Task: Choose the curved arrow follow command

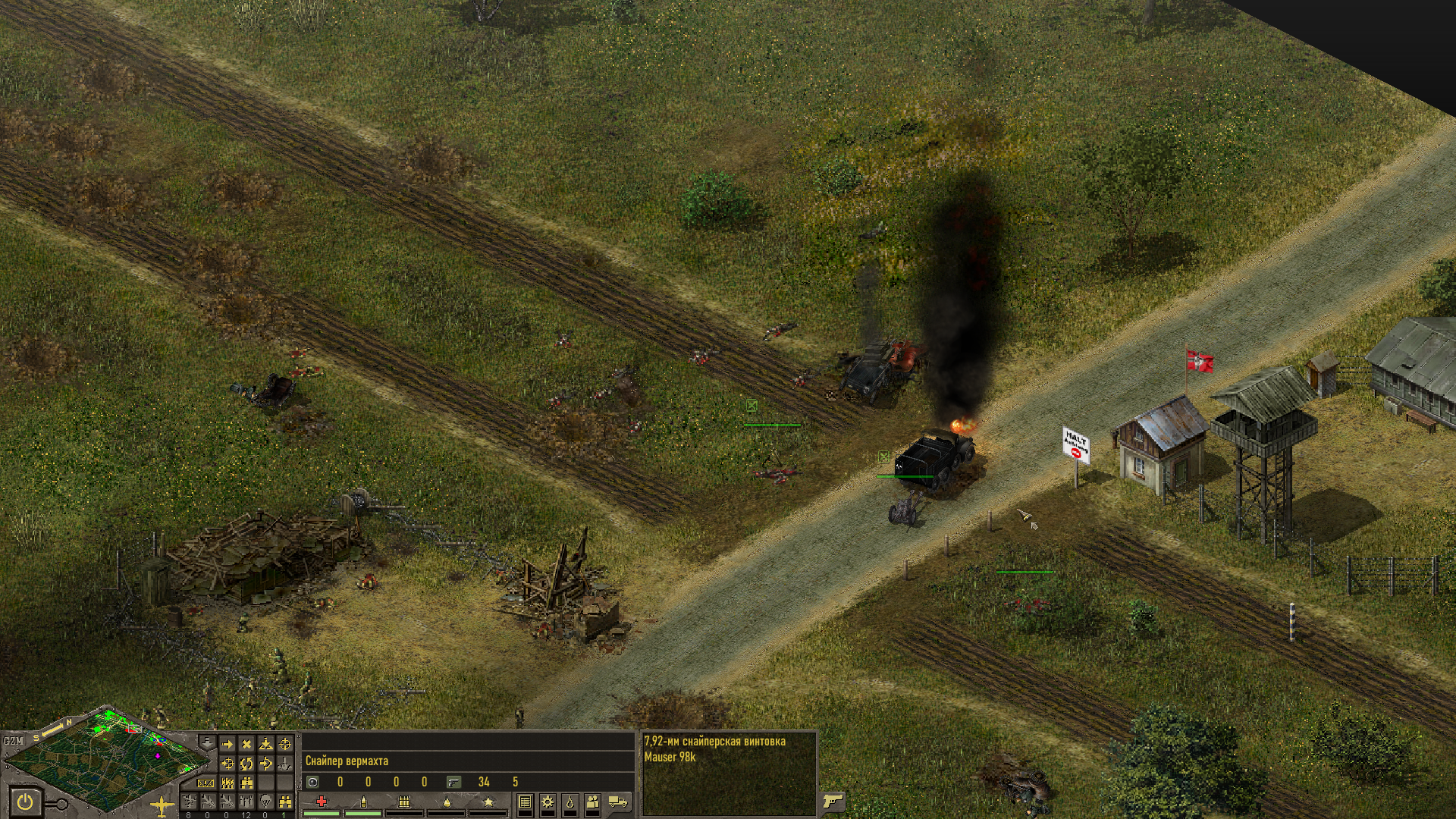Action: (265, 764)
